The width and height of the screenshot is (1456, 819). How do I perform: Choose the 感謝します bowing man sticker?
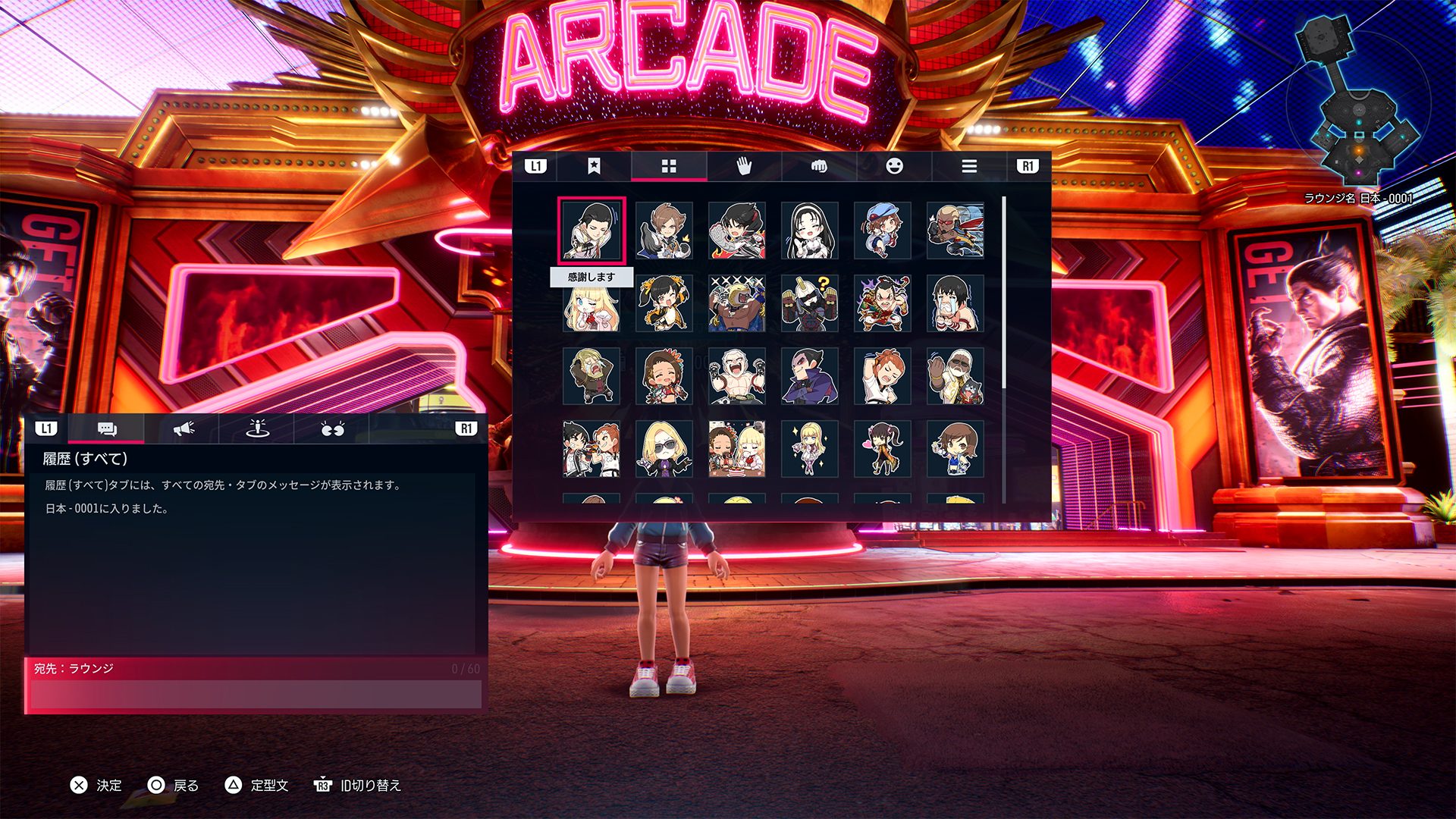[591, 231]
